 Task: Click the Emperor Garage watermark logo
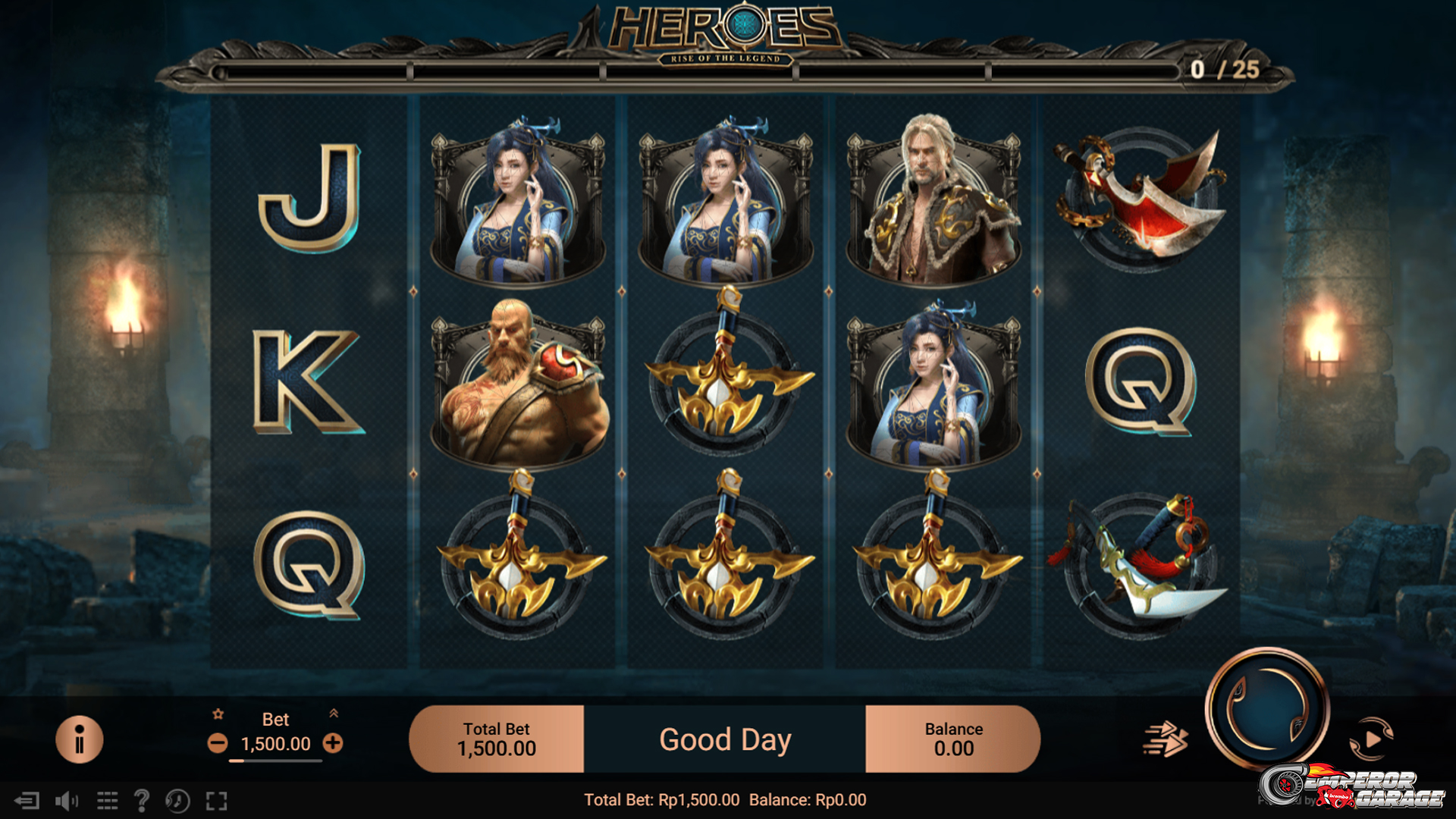(x=1354, y=789)
